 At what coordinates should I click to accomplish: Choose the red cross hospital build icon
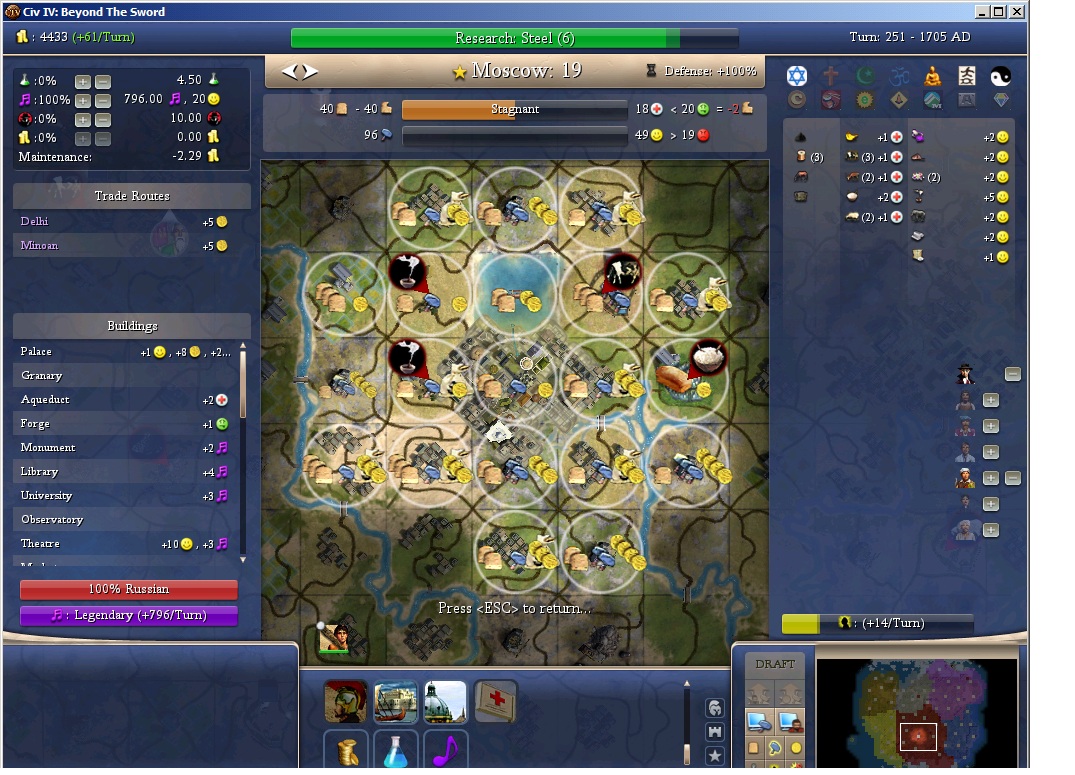point(496,702)
